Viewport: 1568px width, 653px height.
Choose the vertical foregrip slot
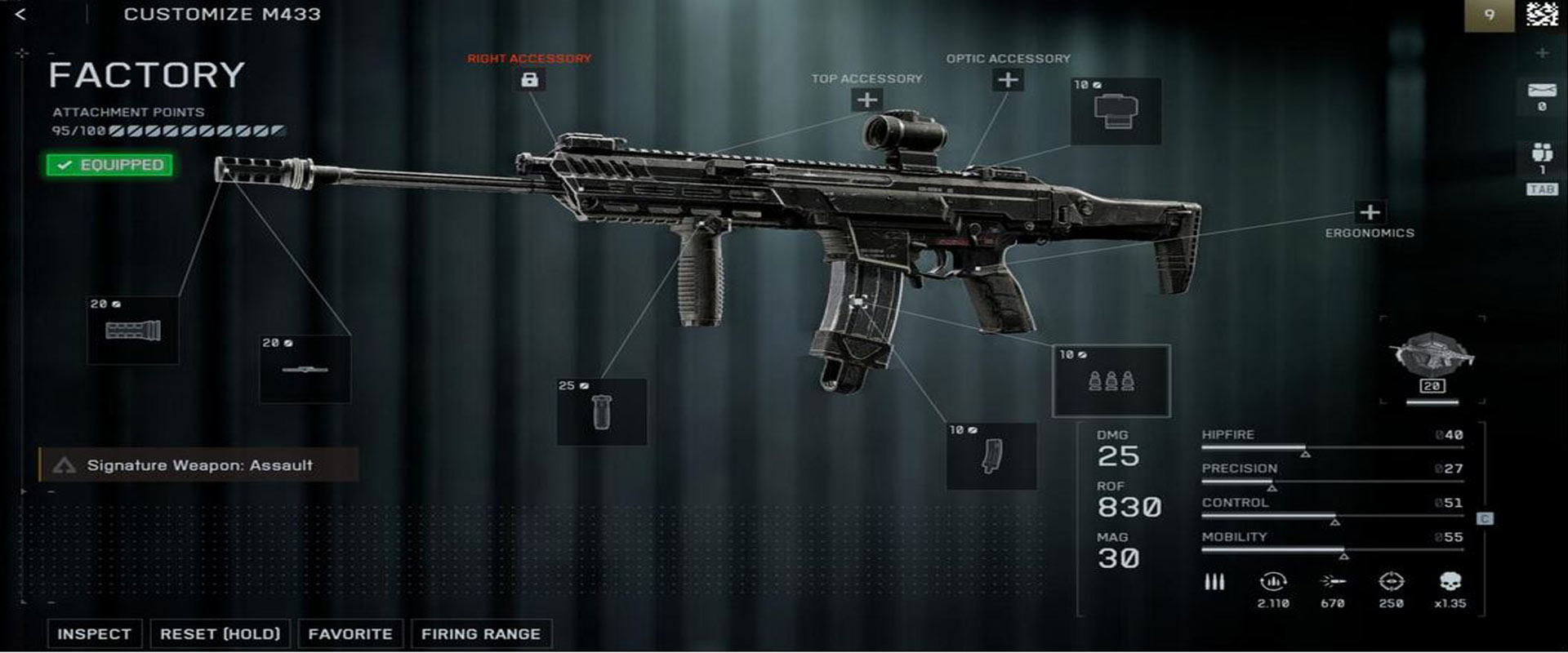point(601,411)
